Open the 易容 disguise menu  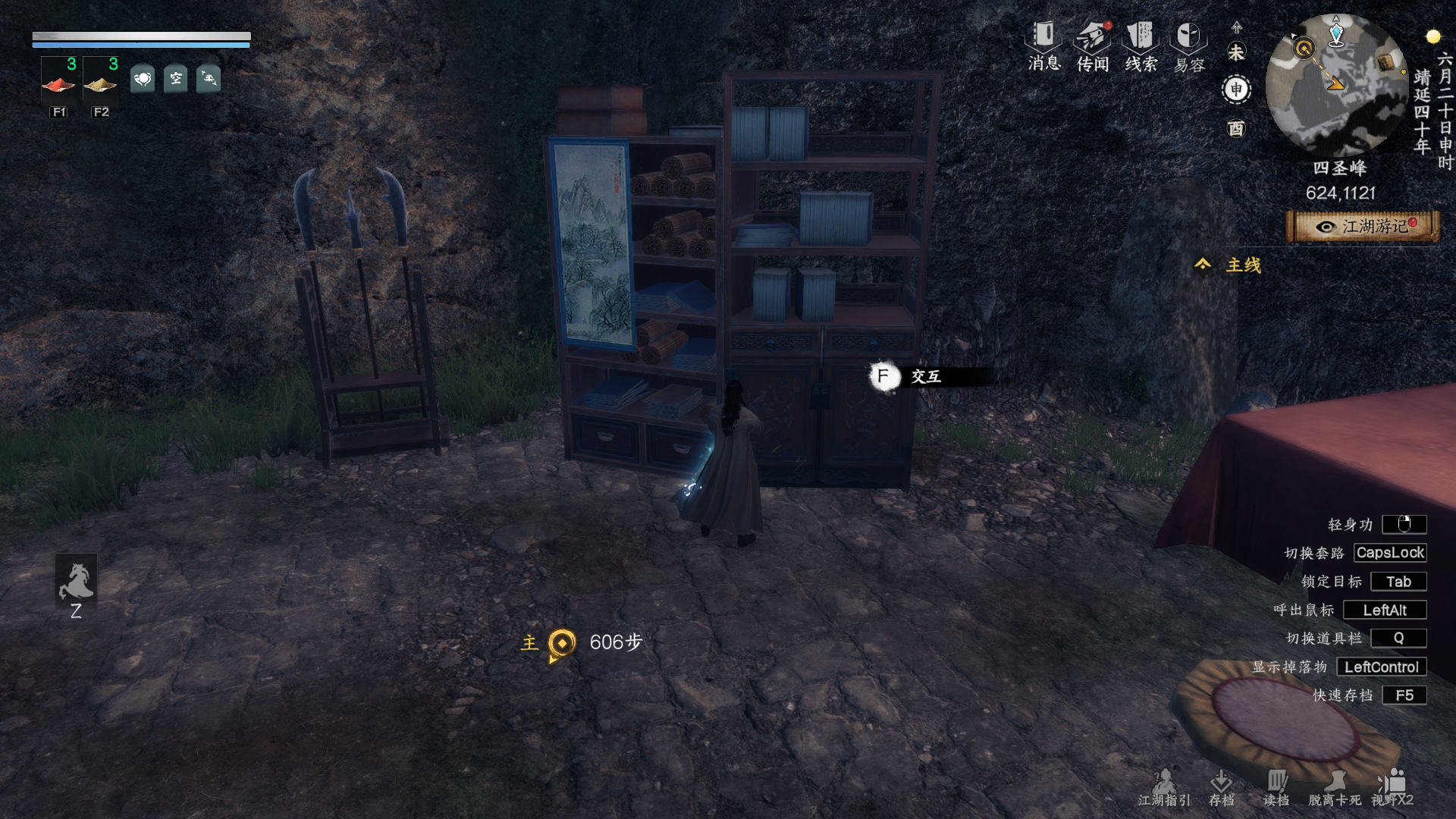1188,47
